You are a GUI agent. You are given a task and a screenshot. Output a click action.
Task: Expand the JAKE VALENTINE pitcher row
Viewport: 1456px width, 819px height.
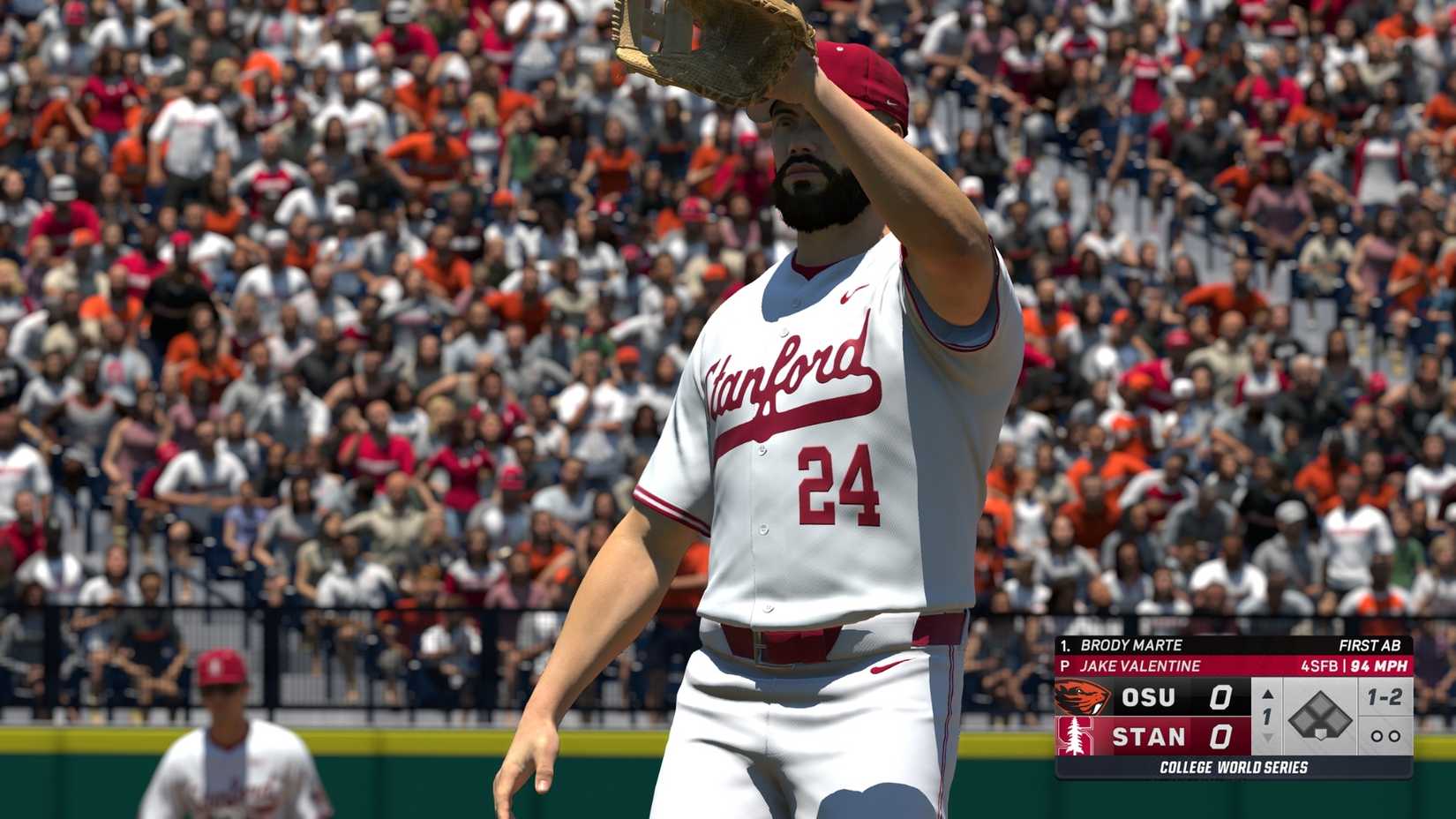point(1138,665)
